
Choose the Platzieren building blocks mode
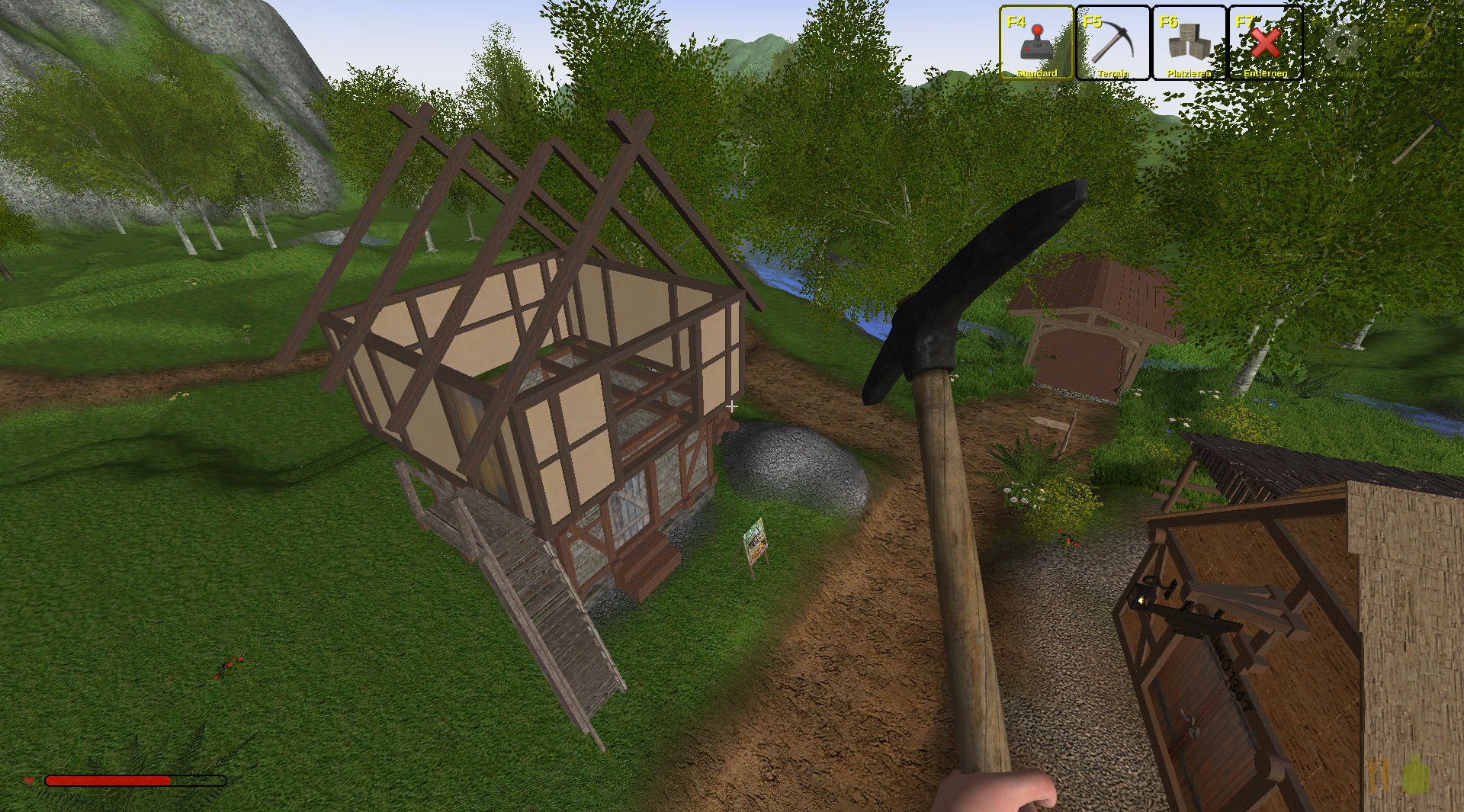click(x=1189, y=43)
